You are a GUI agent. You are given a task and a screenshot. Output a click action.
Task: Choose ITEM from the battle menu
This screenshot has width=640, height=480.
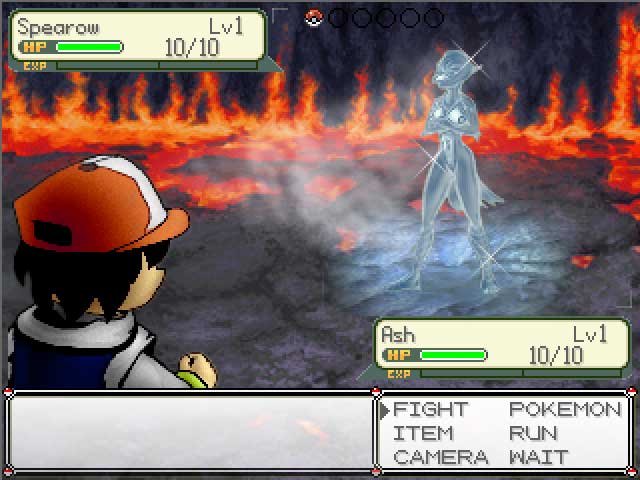pos(423,434)
